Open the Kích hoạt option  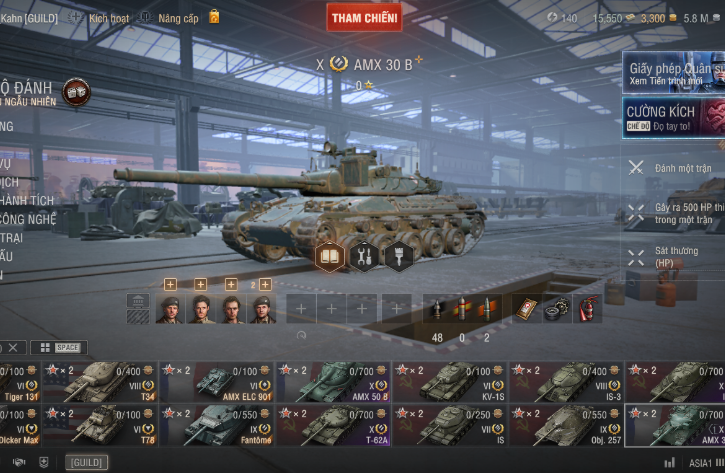tap(100, 17)
